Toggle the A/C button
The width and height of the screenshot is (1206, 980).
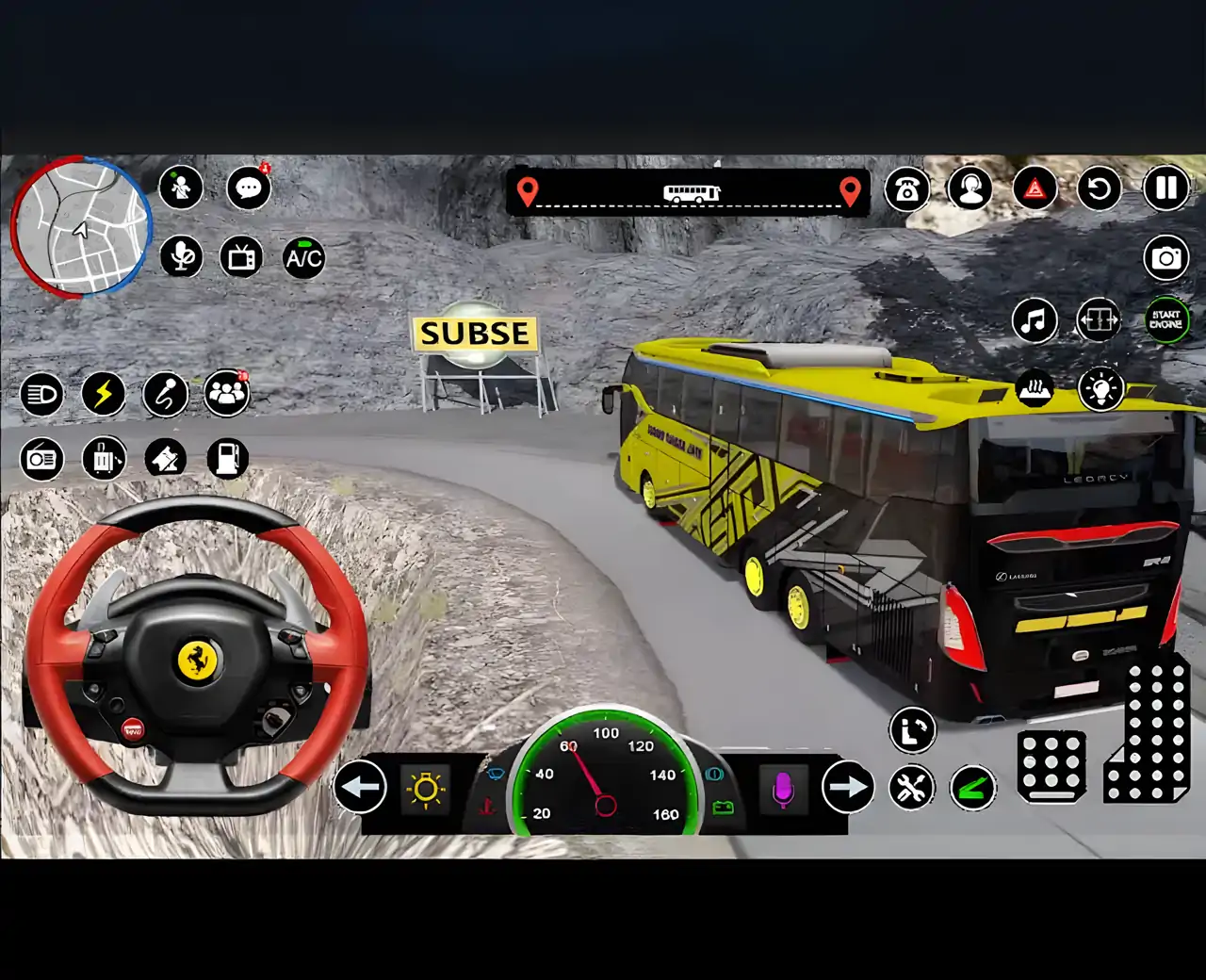point(303,257)
